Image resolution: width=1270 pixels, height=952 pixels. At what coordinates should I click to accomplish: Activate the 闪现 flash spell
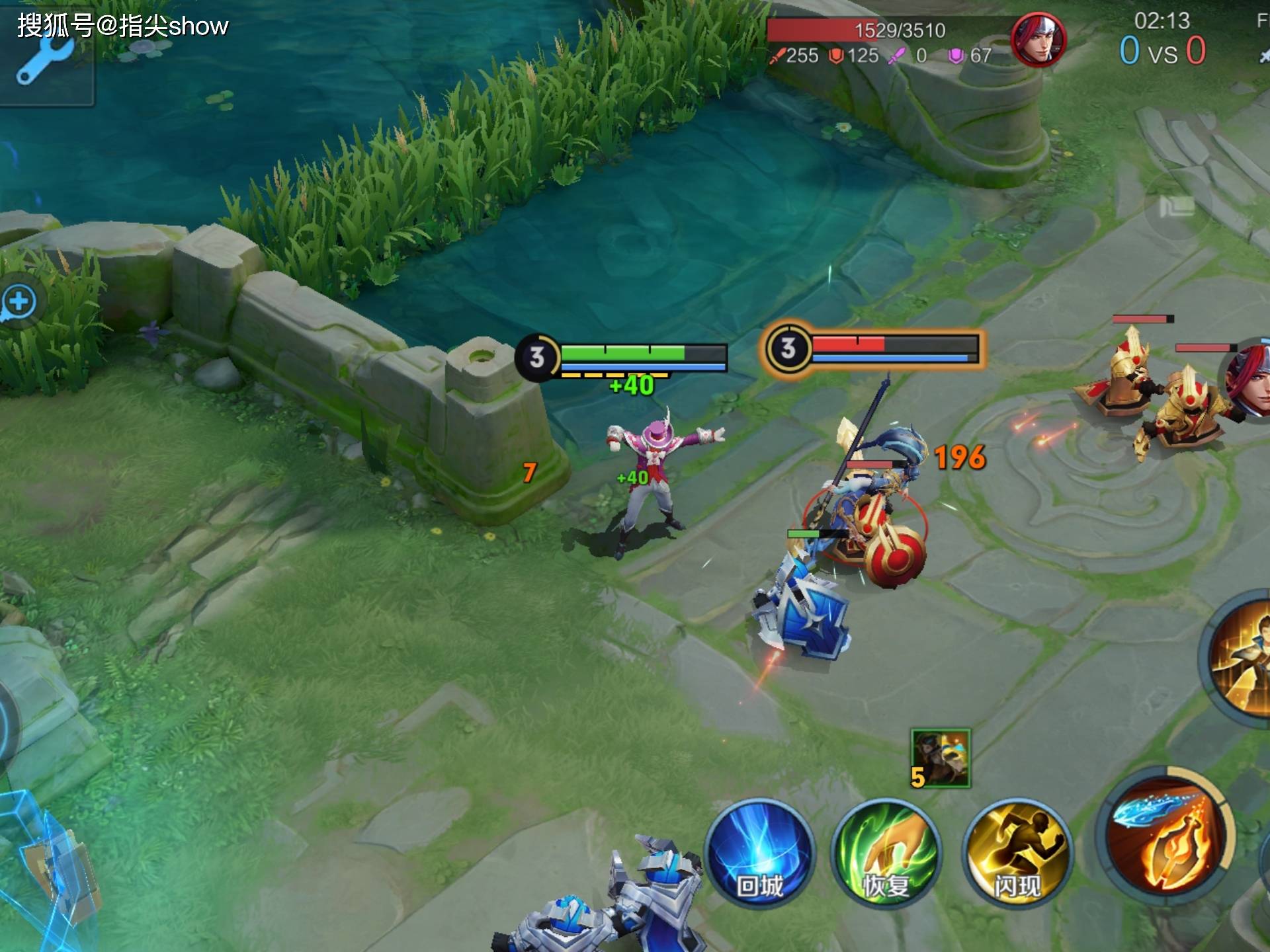click(x=1018, y=854)
